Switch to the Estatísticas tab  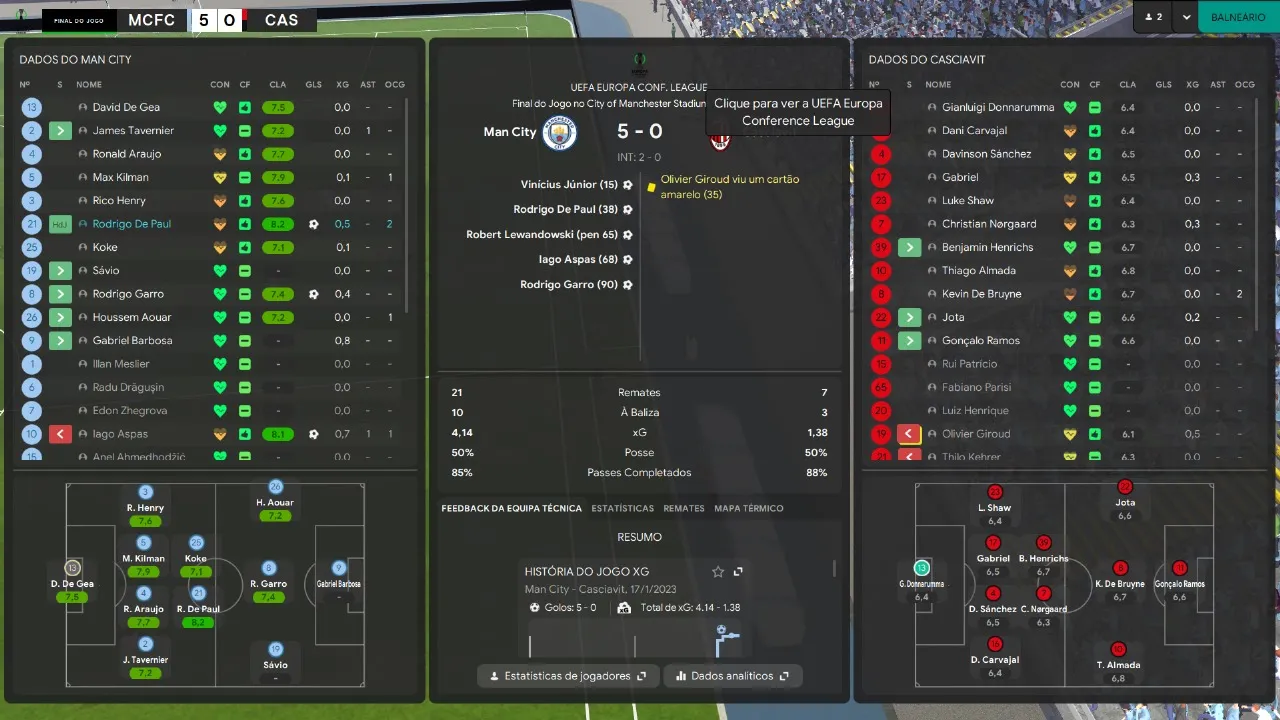(622, 508)
